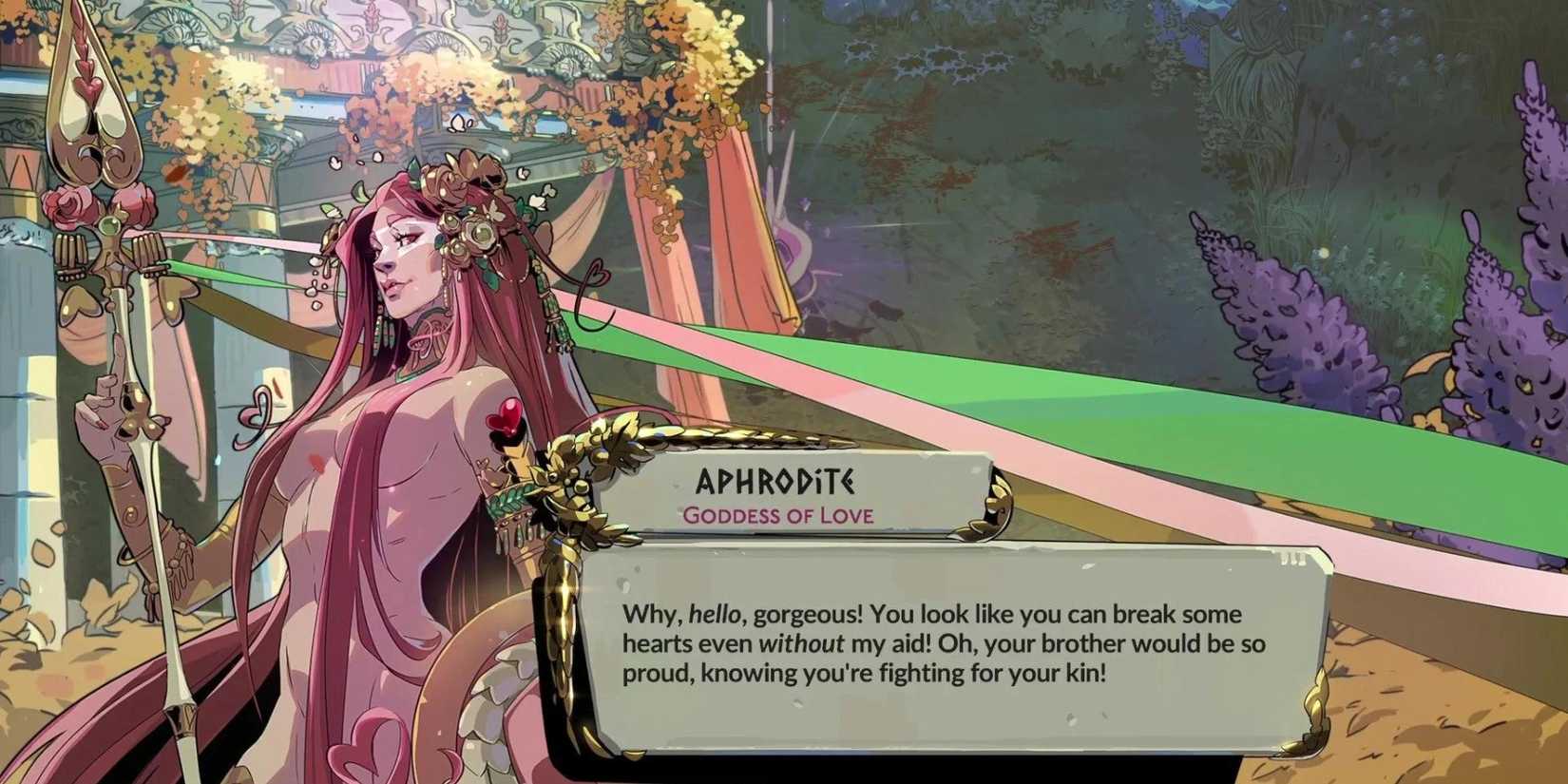The width and height of the screenshot is (1568, 784).
Task: Select Aphrodite's character portrait
Action: pyautogui.click(x=380, y=380)
